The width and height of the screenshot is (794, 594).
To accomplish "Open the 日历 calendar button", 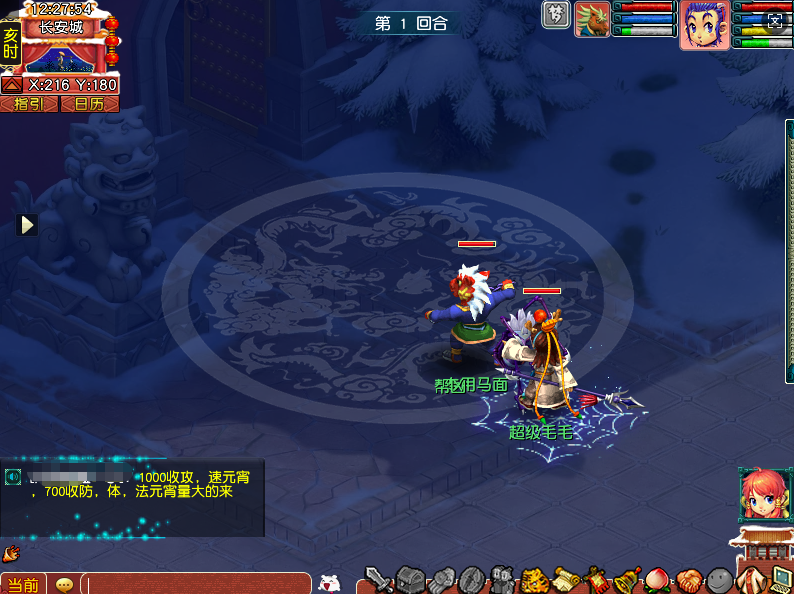I will click(x=89, y=104).
